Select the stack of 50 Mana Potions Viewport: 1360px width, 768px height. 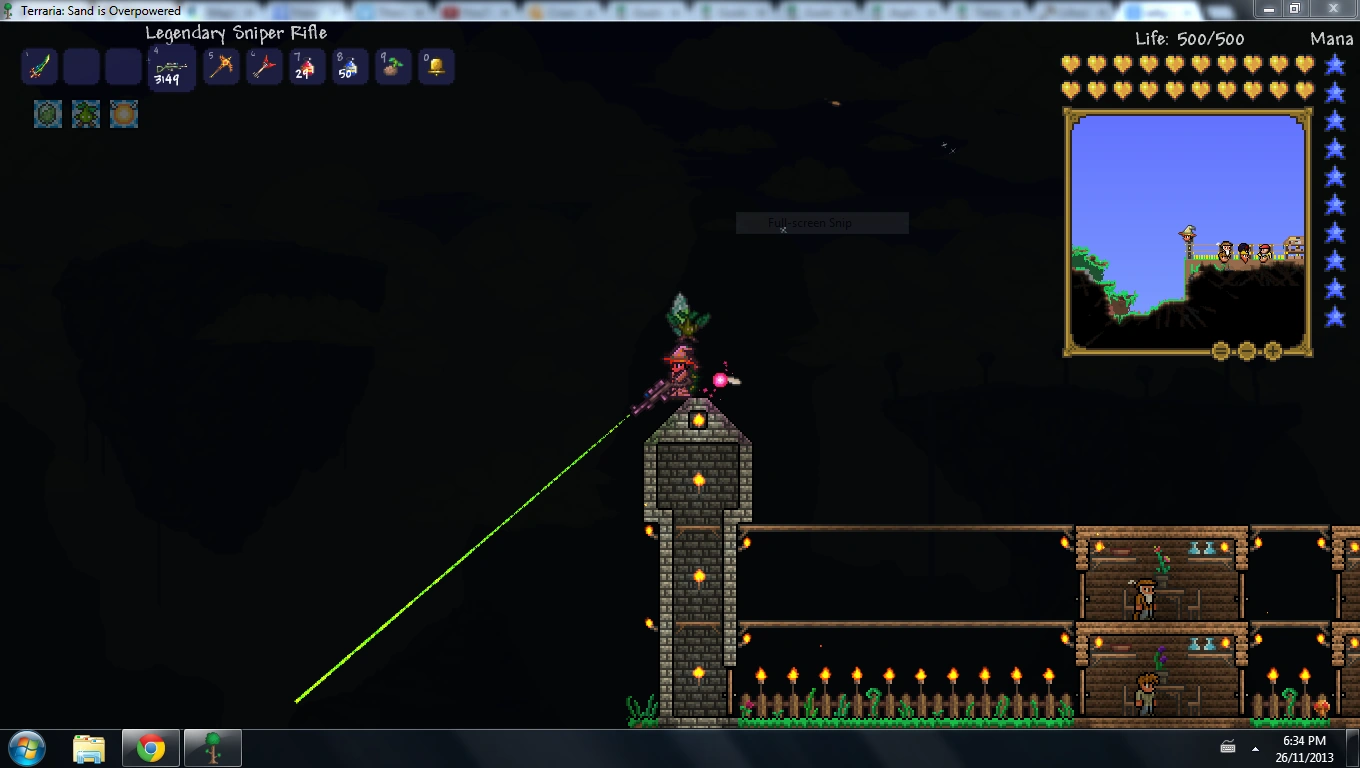pyautogui.click(x=350, y=66)
